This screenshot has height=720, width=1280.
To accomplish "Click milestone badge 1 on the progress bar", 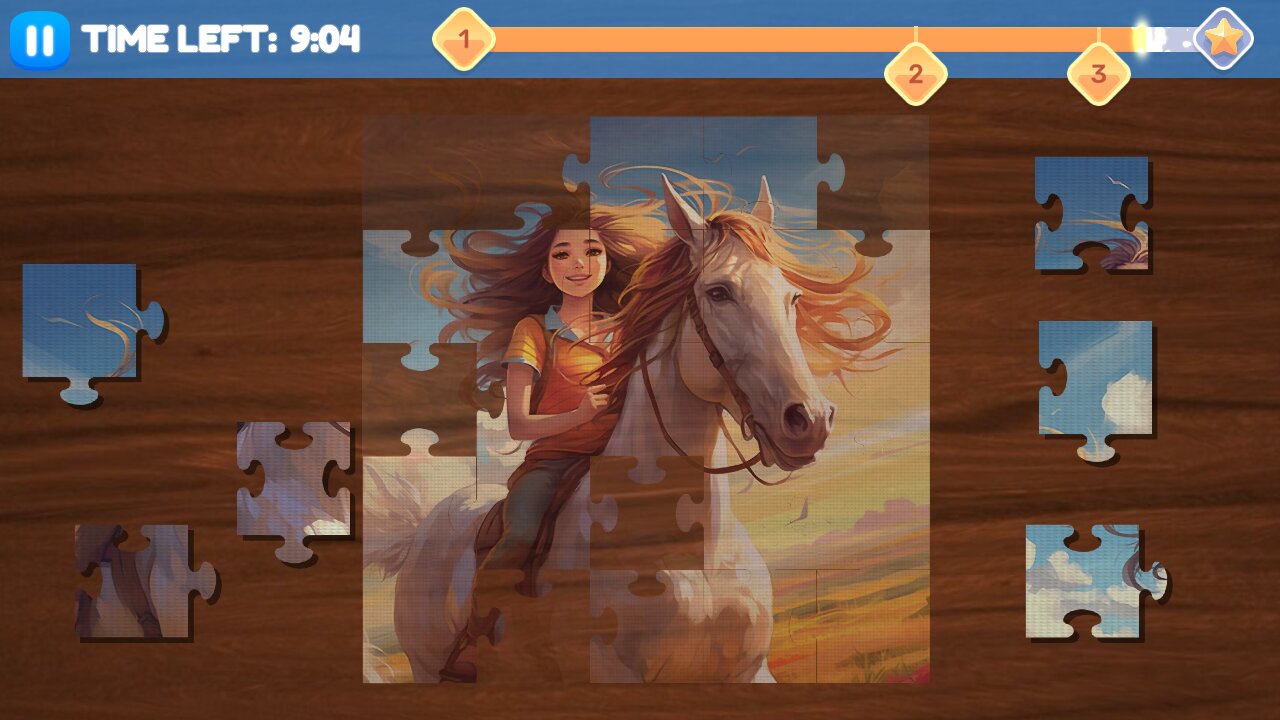I will click(463, 40).
